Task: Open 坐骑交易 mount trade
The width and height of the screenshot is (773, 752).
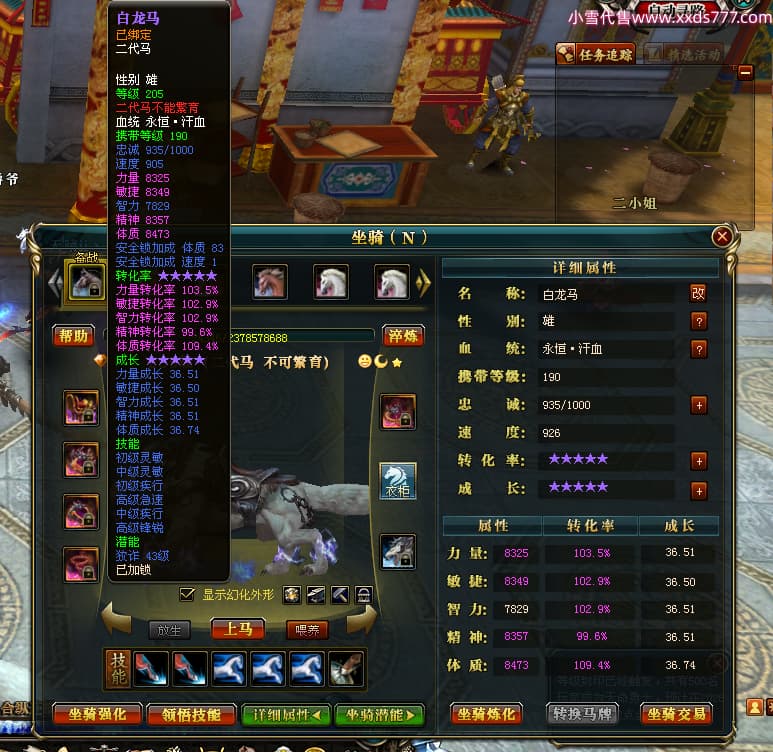Action: pos(676,714)
